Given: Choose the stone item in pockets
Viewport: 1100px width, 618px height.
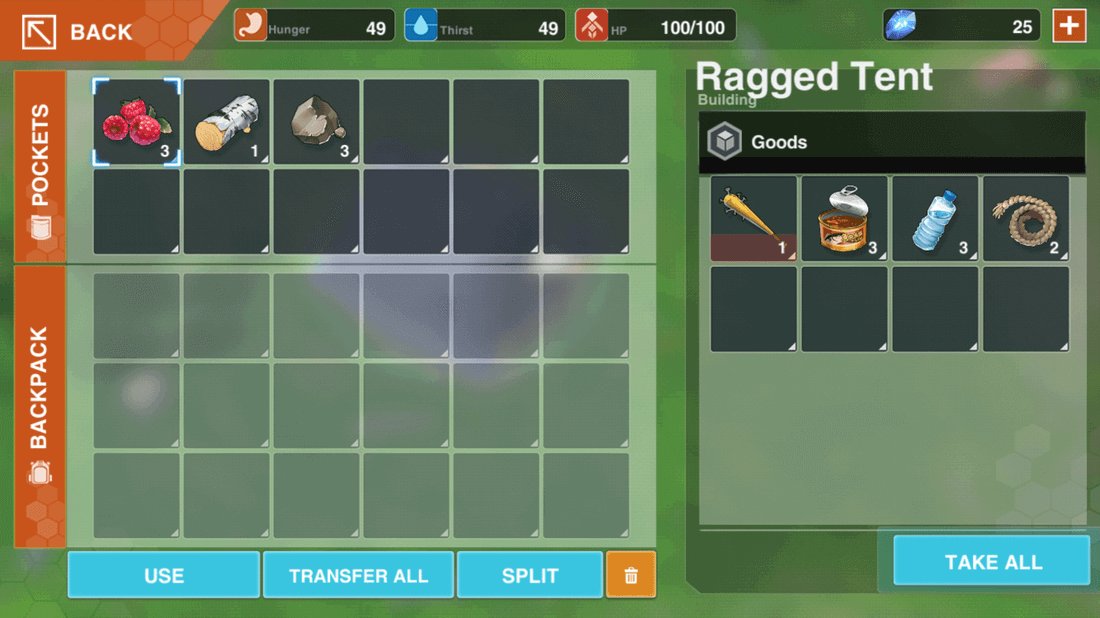Looking at the screenshot, I should (316, 123).
